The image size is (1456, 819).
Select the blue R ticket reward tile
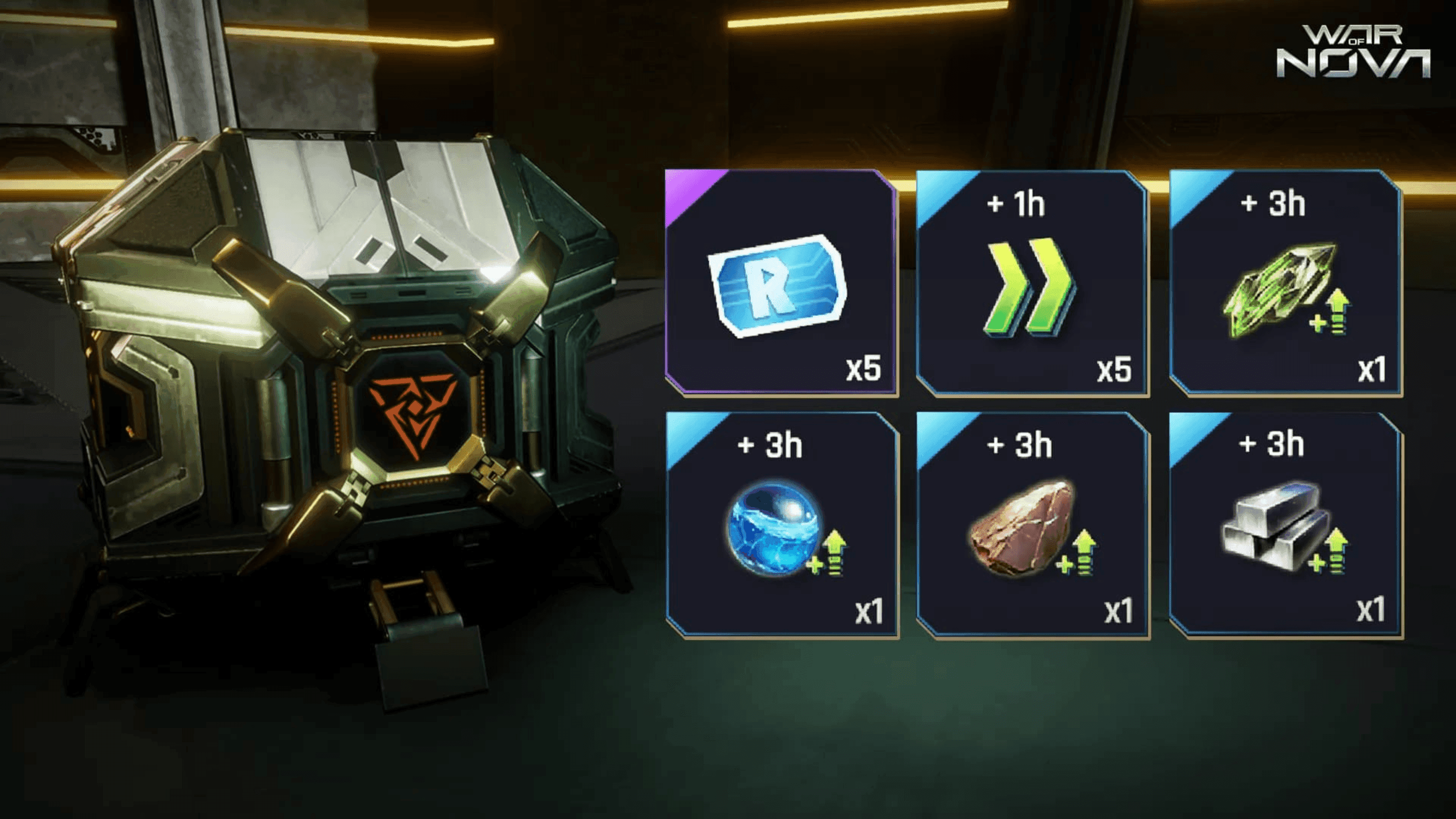(x=781, y=283)
